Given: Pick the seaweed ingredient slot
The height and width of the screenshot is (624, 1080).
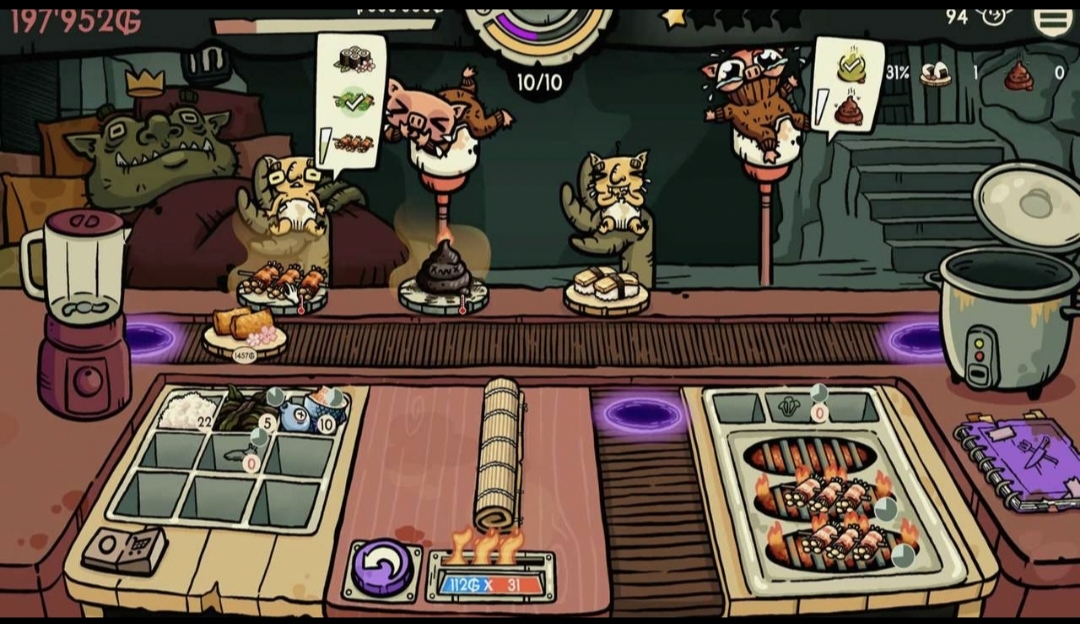Looking at the screenshot, I should pyautogui.click(x=237, y=410).
